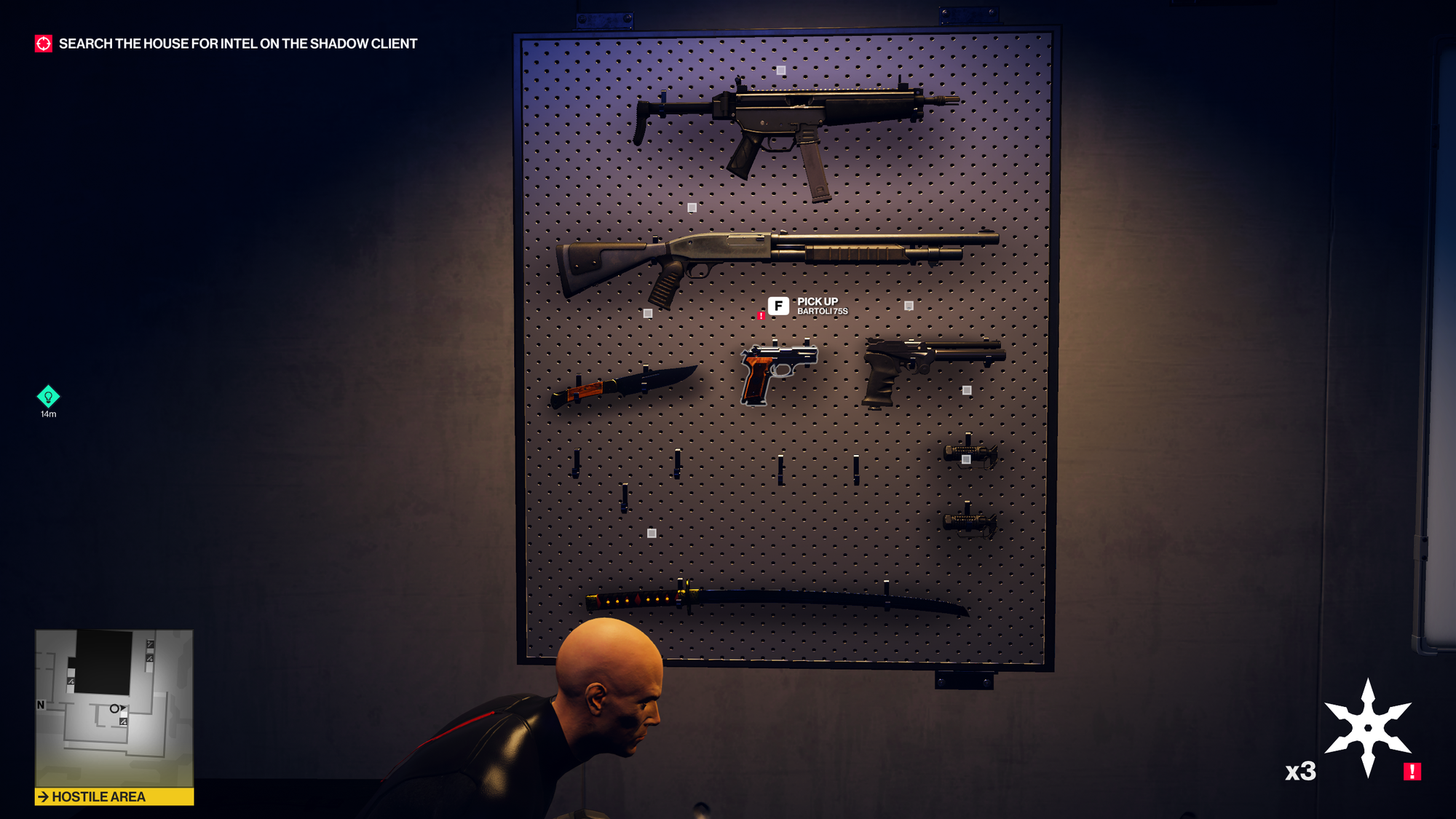Click the Hostile Area status banner

114,797
